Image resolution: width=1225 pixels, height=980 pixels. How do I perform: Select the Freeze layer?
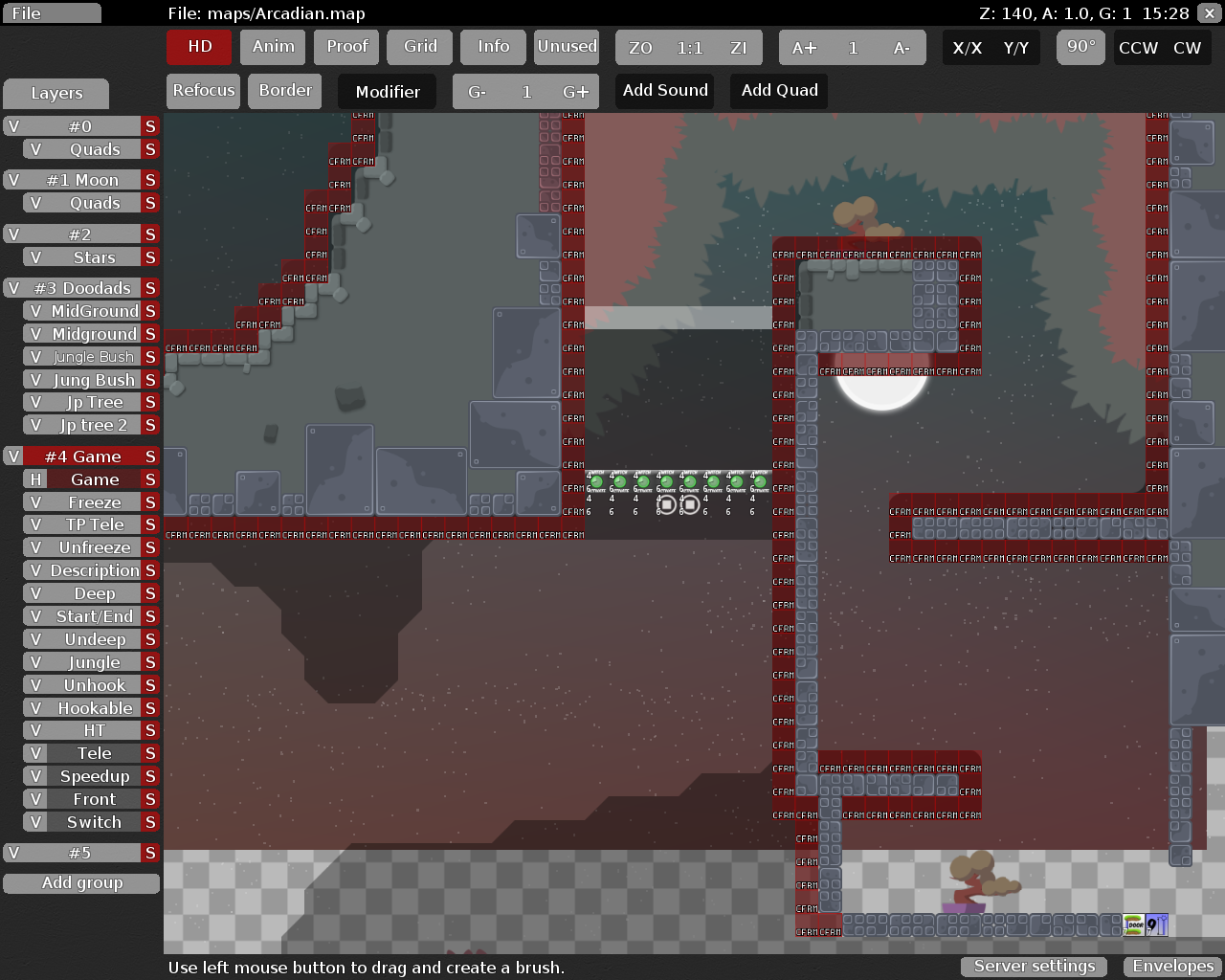tap(93, 501)
